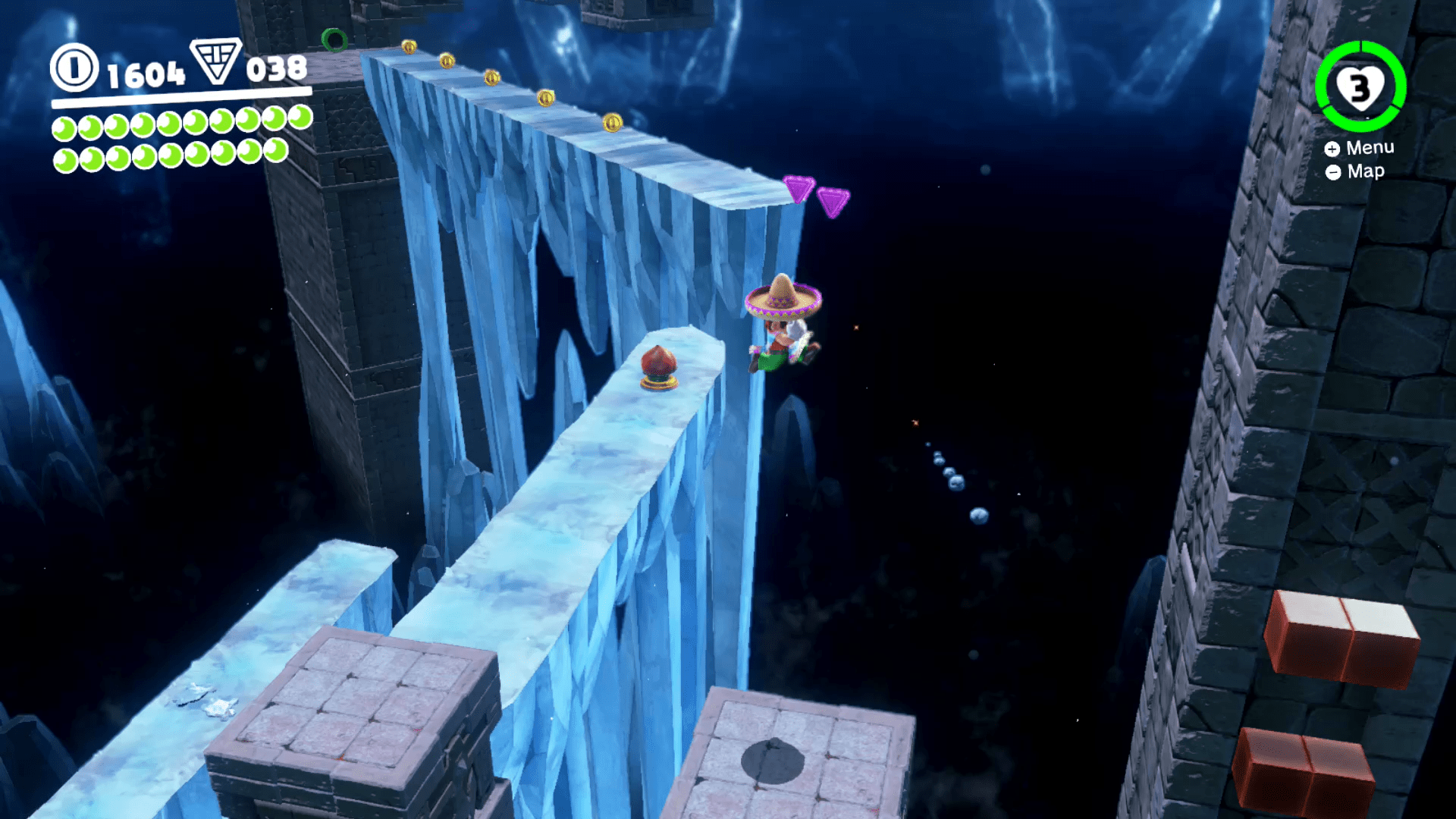The height and width of the screenshot is (819, 1456).
Task: Open the Menu option
Action: tap(1370, 147)
